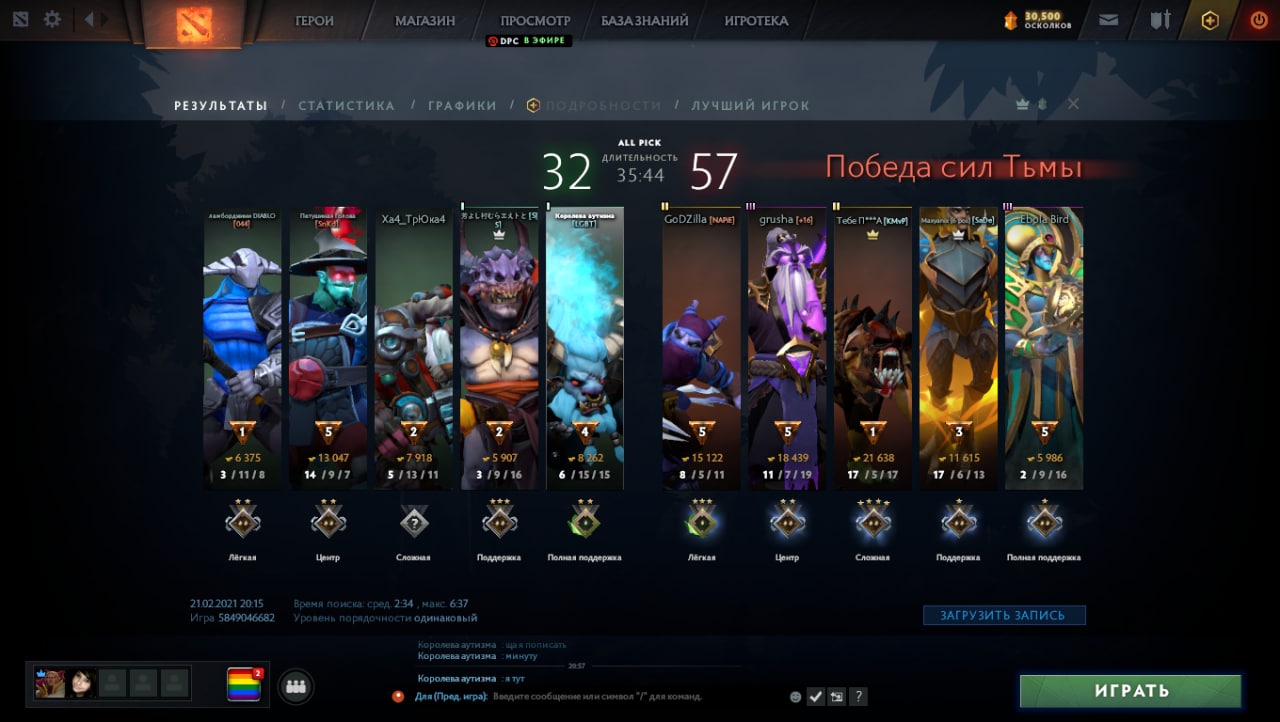Switch to the ГРАФИКИ tab
This screenshot has width=1280, height=722.
click(462, 105)
